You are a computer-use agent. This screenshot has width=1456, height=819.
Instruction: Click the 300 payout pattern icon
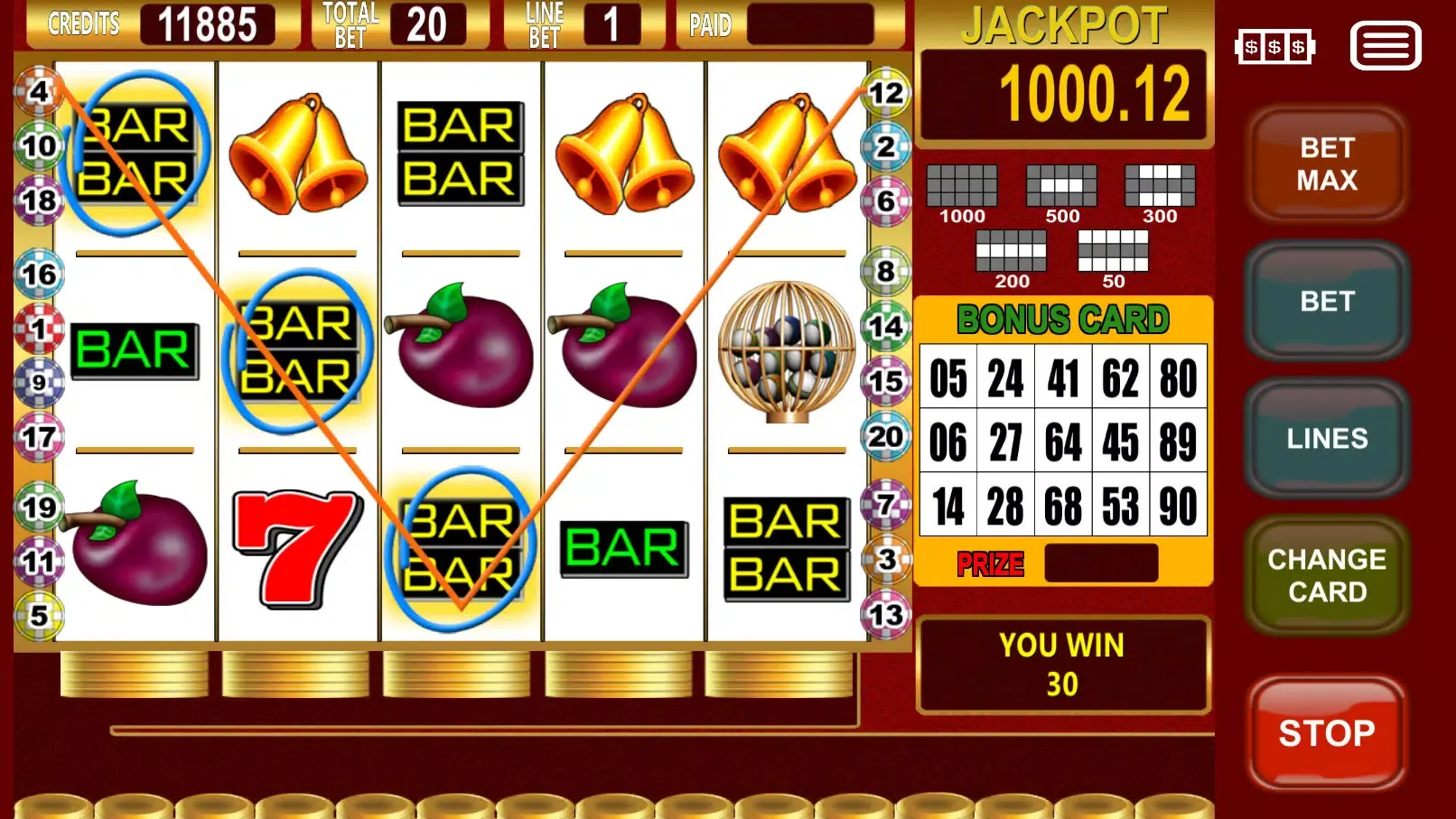click(1161, 185)
